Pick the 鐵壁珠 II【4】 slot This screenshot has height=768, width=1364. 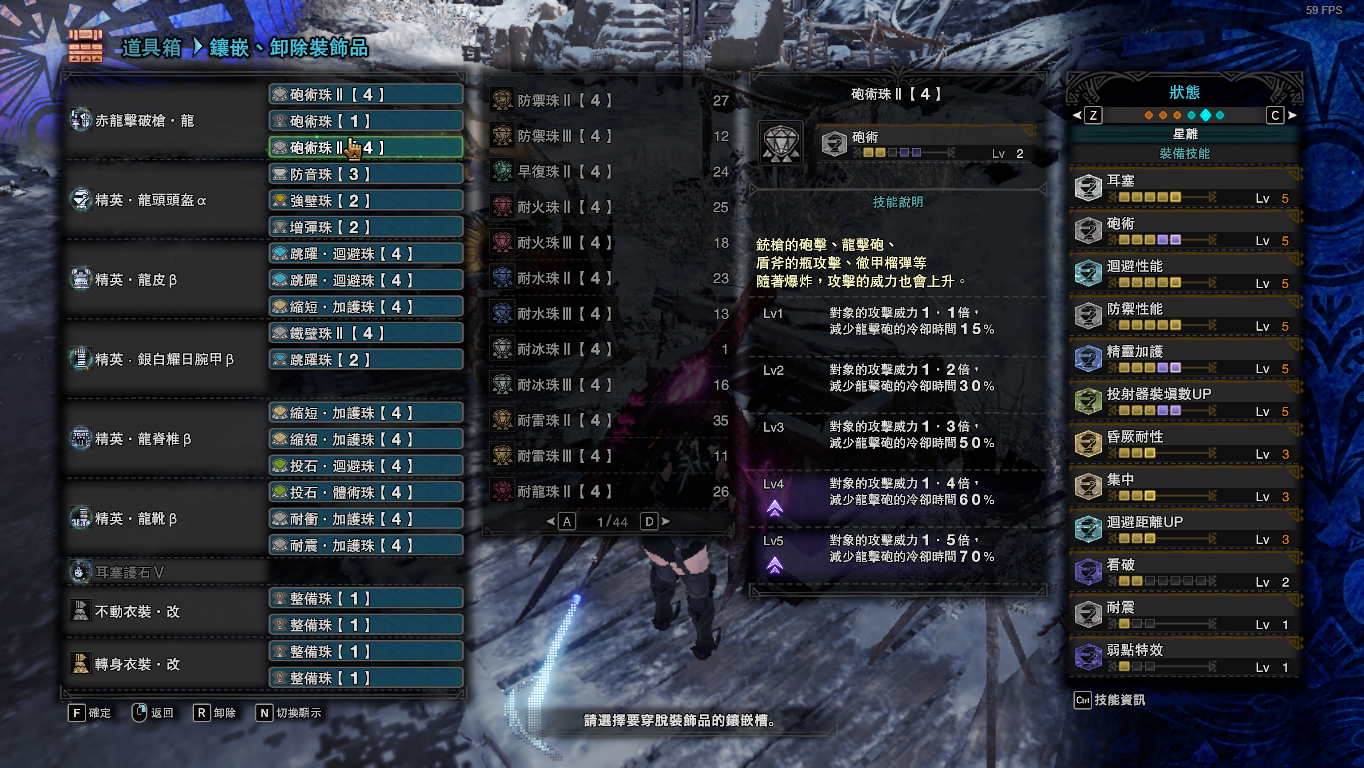[366, 333]
